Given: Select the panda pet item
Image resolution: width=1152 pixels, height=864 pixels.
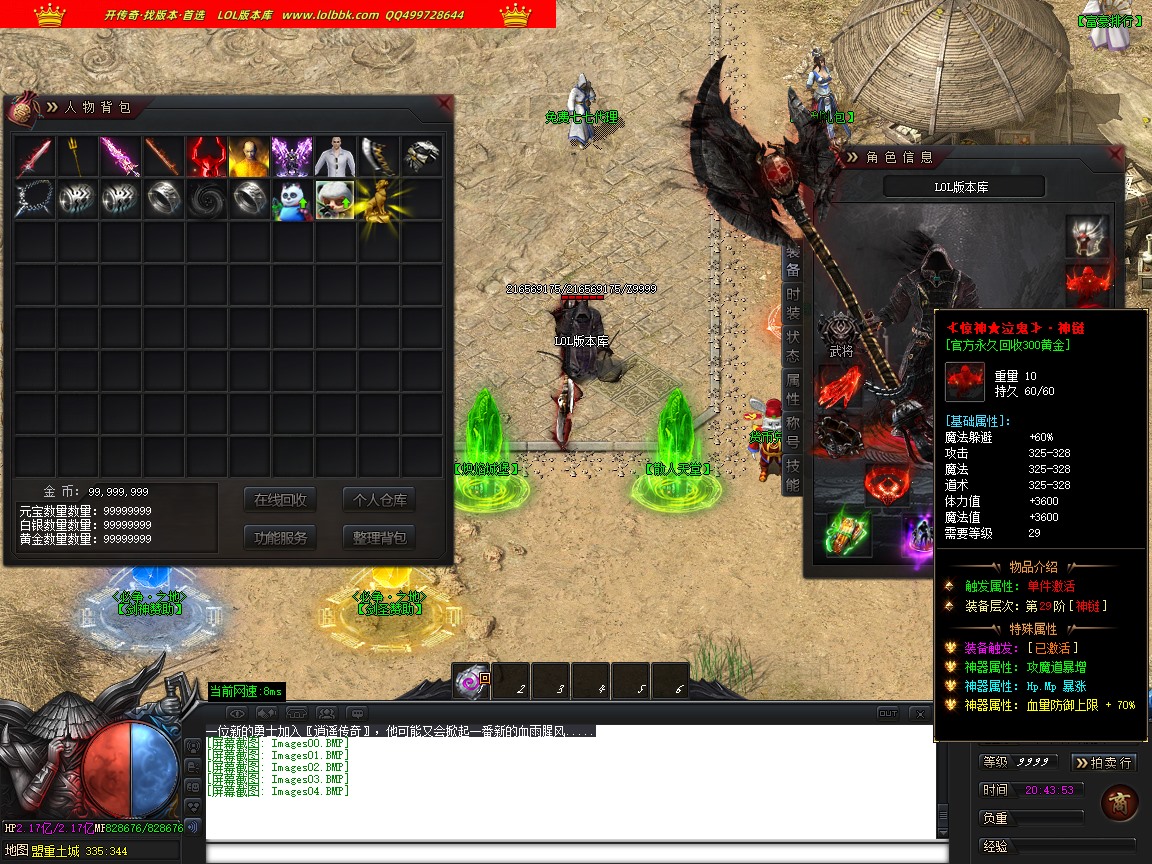Looking at the screenshot, I should coord(292,200).
